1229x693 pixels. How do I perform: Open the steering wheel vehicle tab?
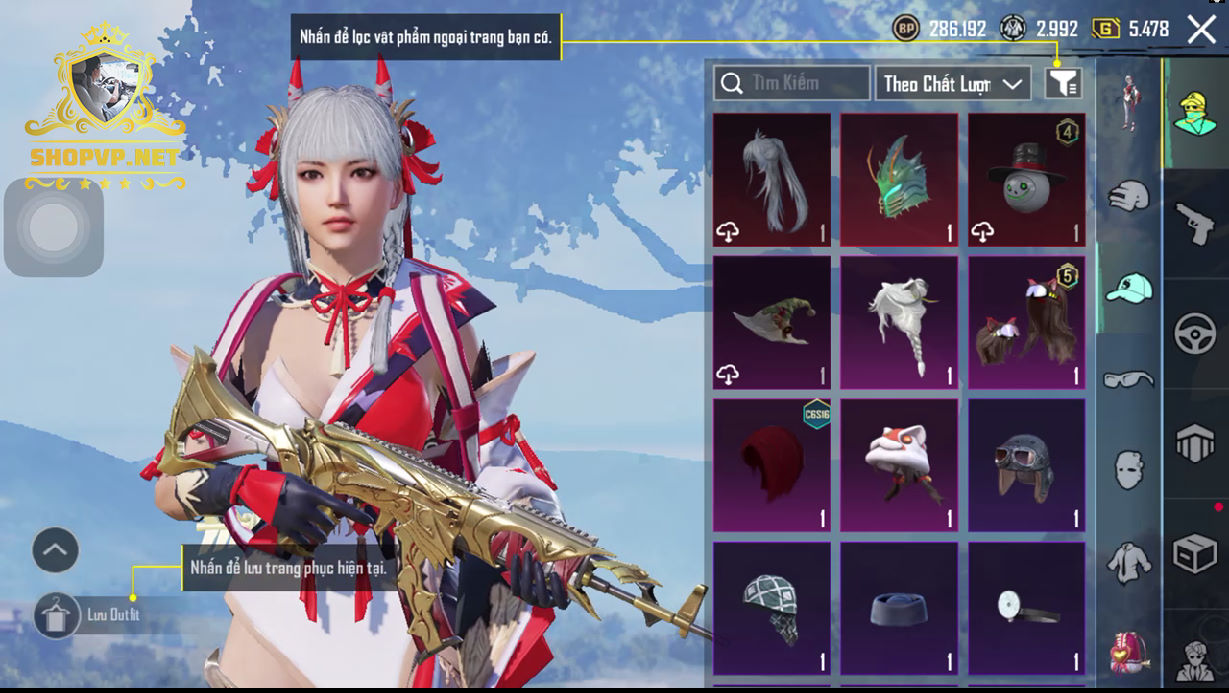click(x=1195, y=334)
